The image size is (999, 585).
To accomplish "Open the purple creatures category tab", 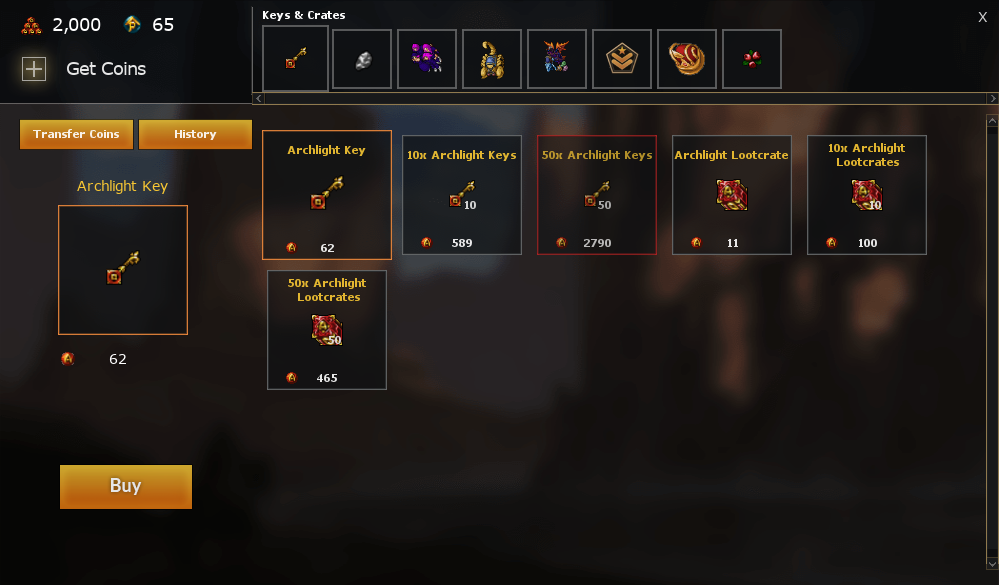I will [x=427, y=59].
